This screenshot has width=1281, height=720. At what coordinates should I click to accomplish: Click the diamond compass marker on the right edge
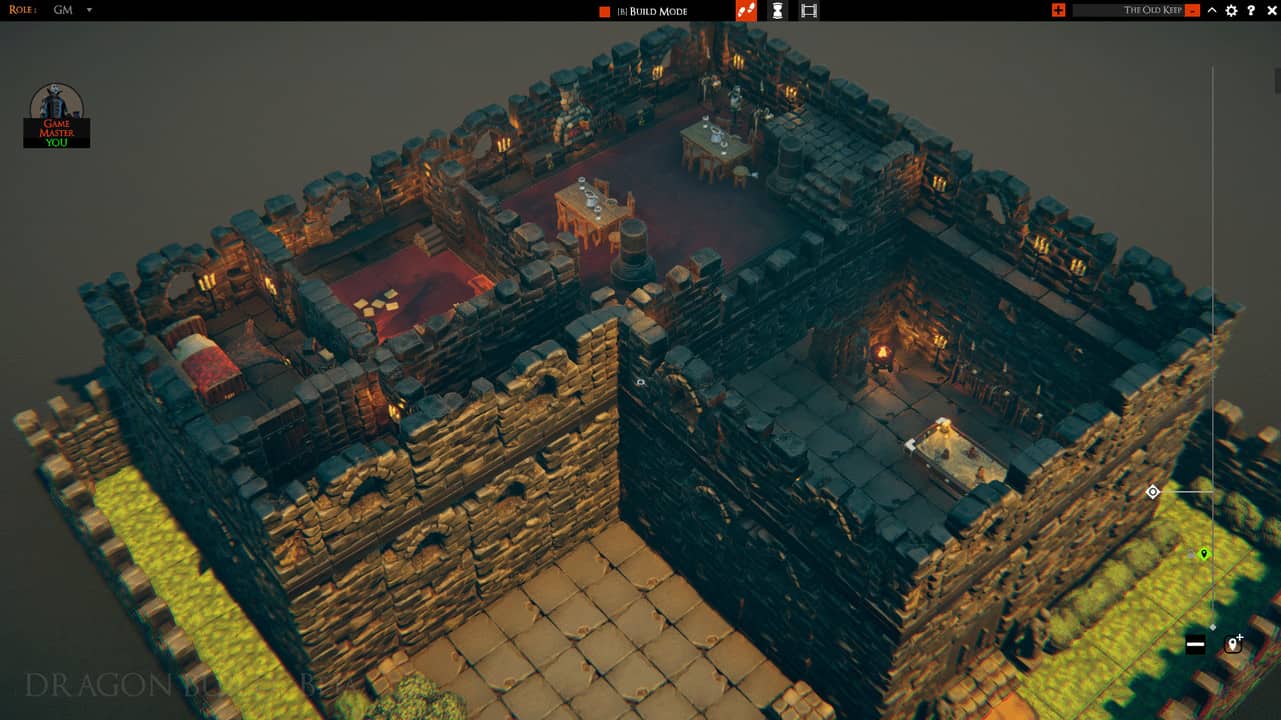click(1152, 491)
